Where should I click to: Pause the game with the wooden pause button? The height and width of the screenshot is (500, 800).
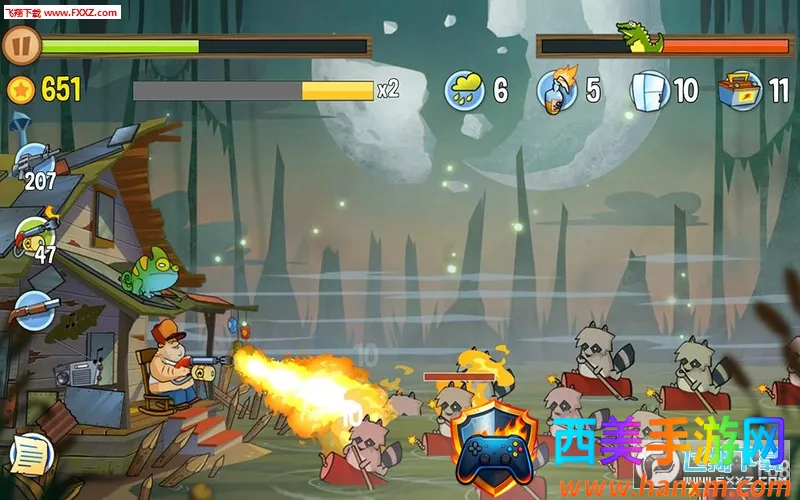[21, 45]
